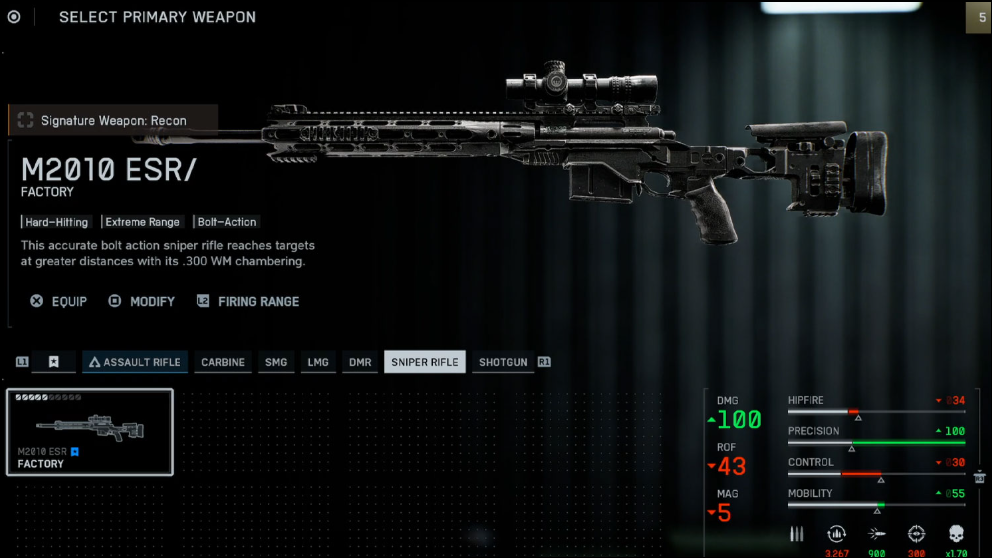This screenshot has width=992, height=558.
Task: Click the Signature Weapon: Recon badge
Action: click(101, 121)
